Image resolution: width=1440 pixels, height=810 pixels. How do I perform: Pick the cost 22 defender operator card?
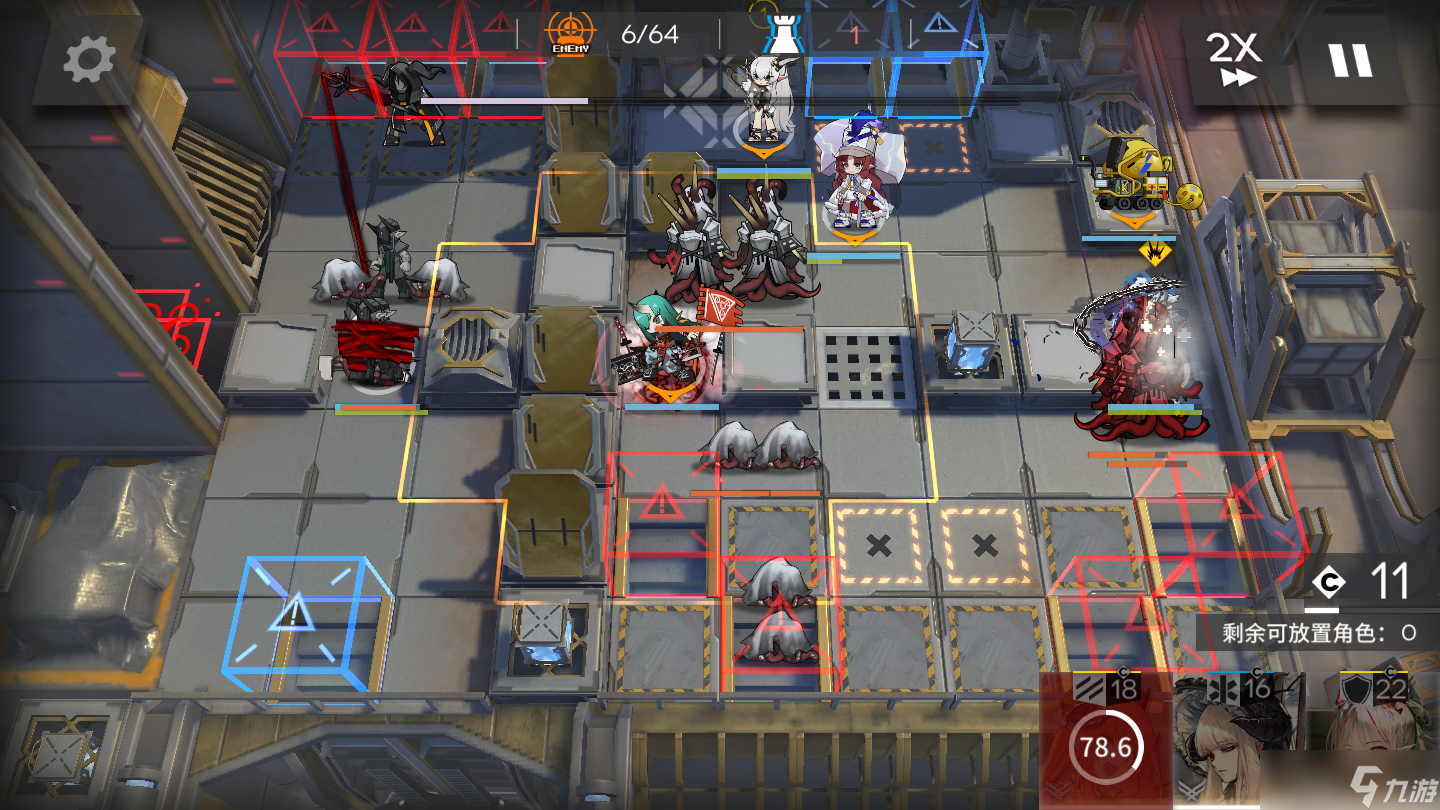point(1374,742)
